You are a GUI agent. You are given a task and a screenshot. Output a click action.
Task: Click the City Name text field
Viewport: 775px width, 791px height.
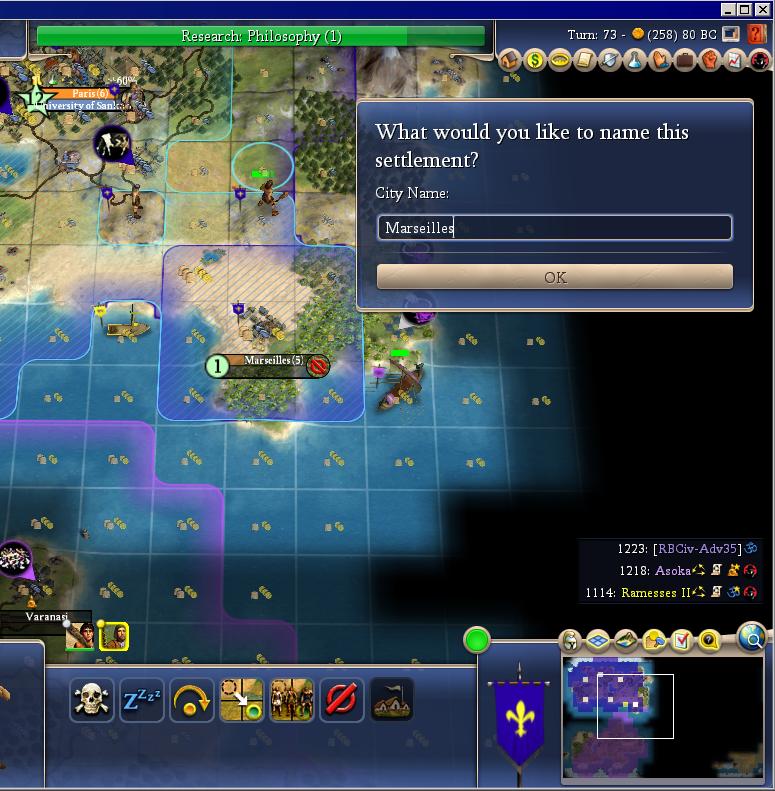pos(554,228)
